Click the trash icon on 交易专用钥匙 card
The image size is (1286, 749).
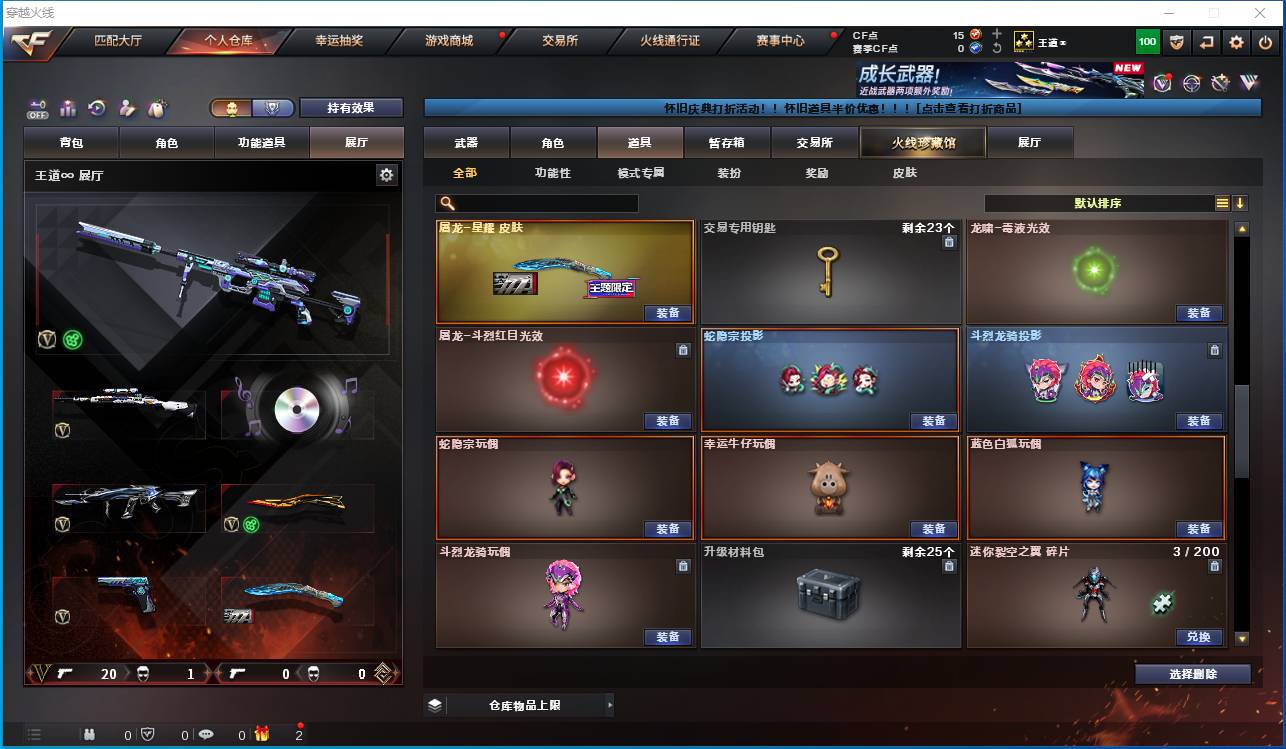coord(949,241)
